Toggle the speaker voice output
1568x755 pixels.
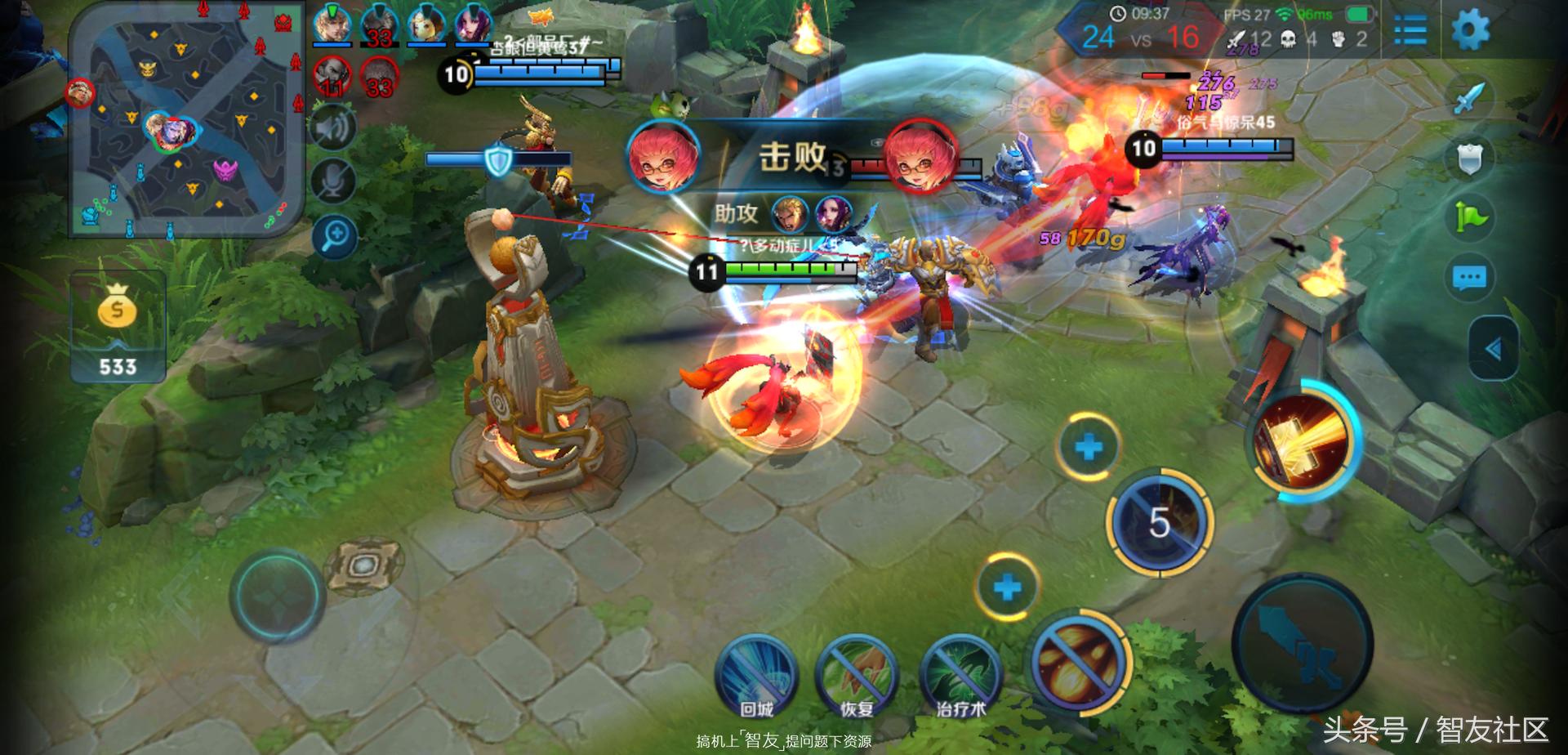333,128
